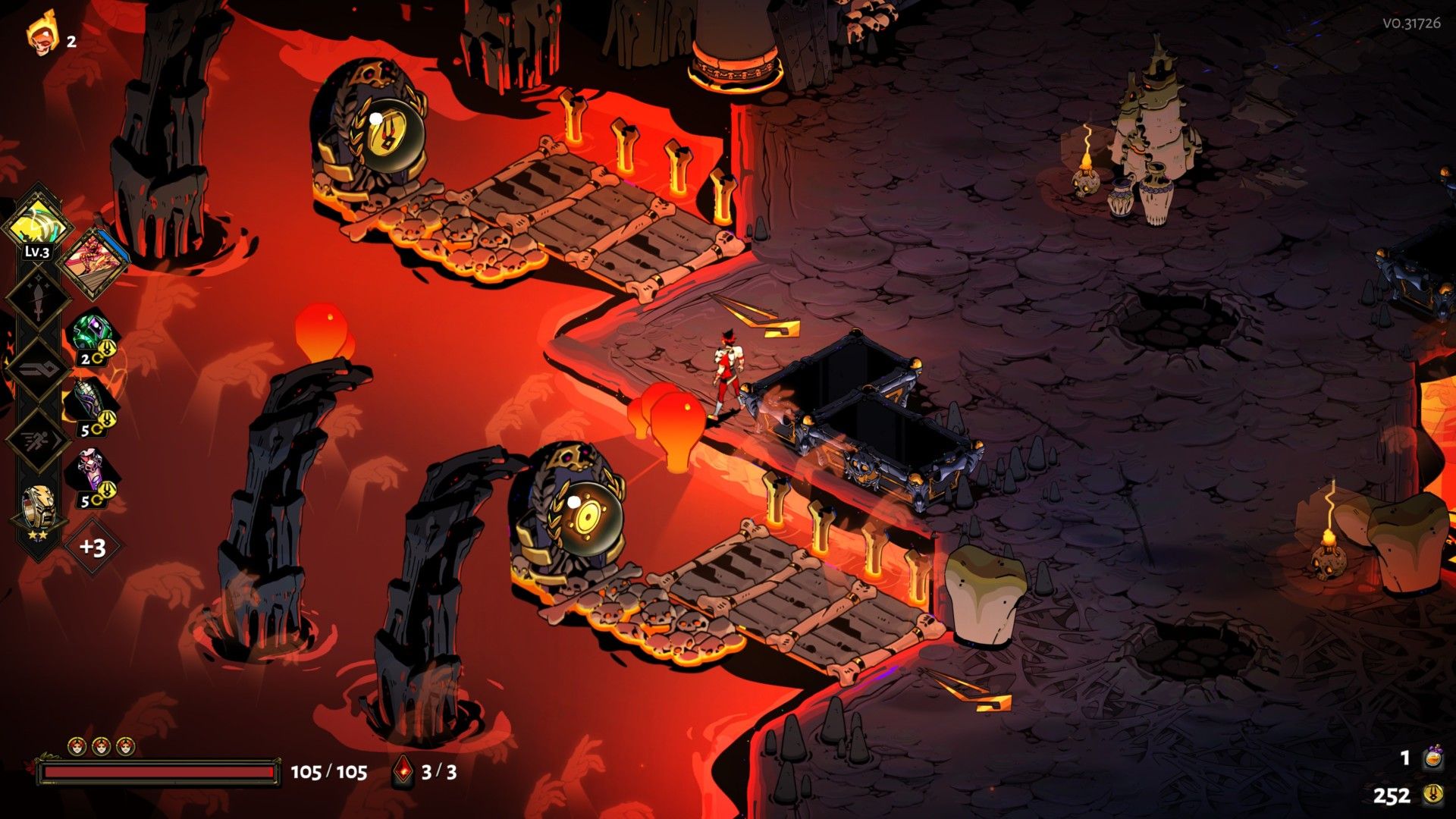Click the first Death Defiance portrait
Image resolution: width=1456 pixels, height=819 pixels.
coord(76,745)
